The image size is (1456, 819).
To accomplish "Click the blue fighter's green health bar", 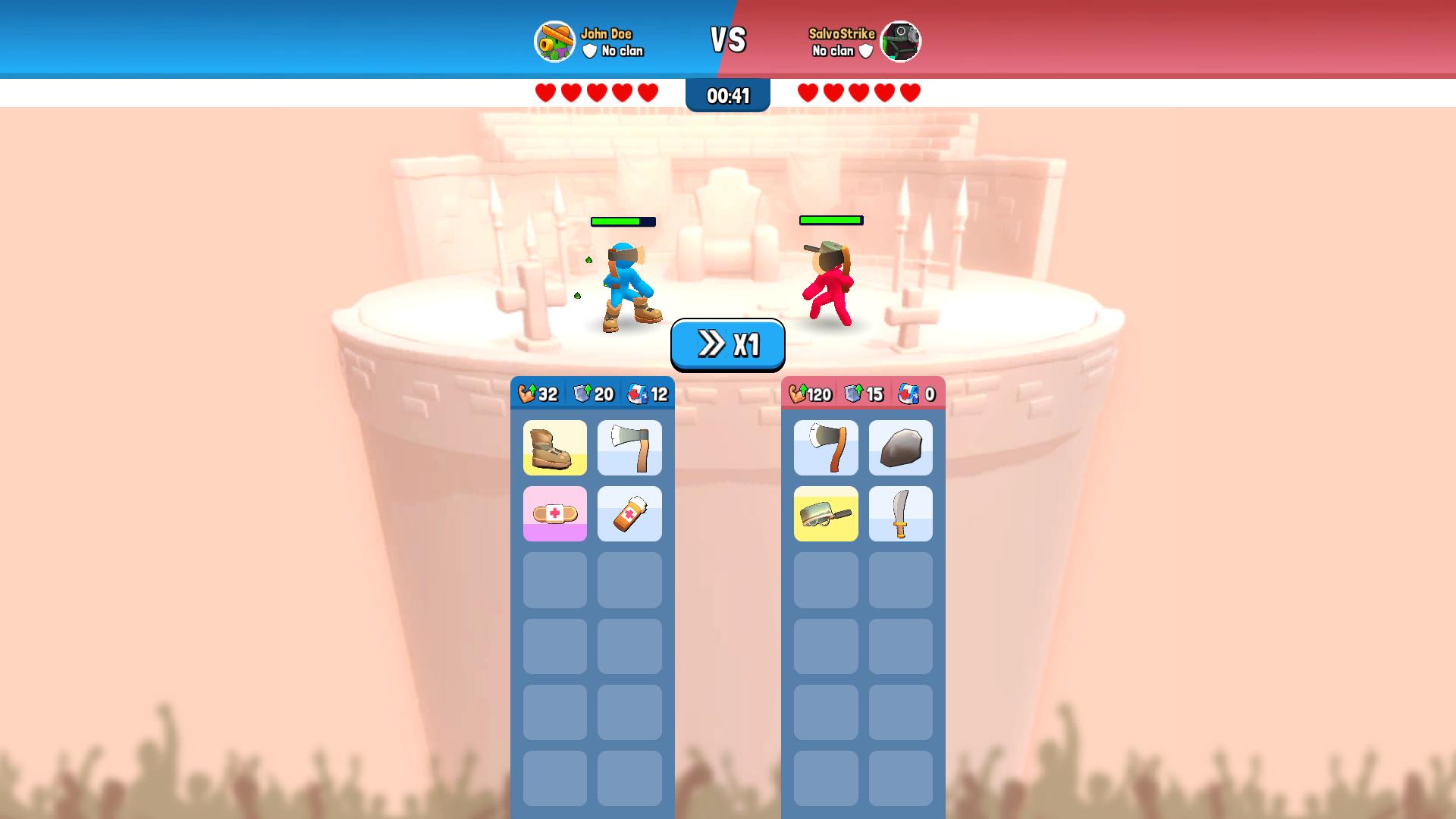I will pos(622,221).
